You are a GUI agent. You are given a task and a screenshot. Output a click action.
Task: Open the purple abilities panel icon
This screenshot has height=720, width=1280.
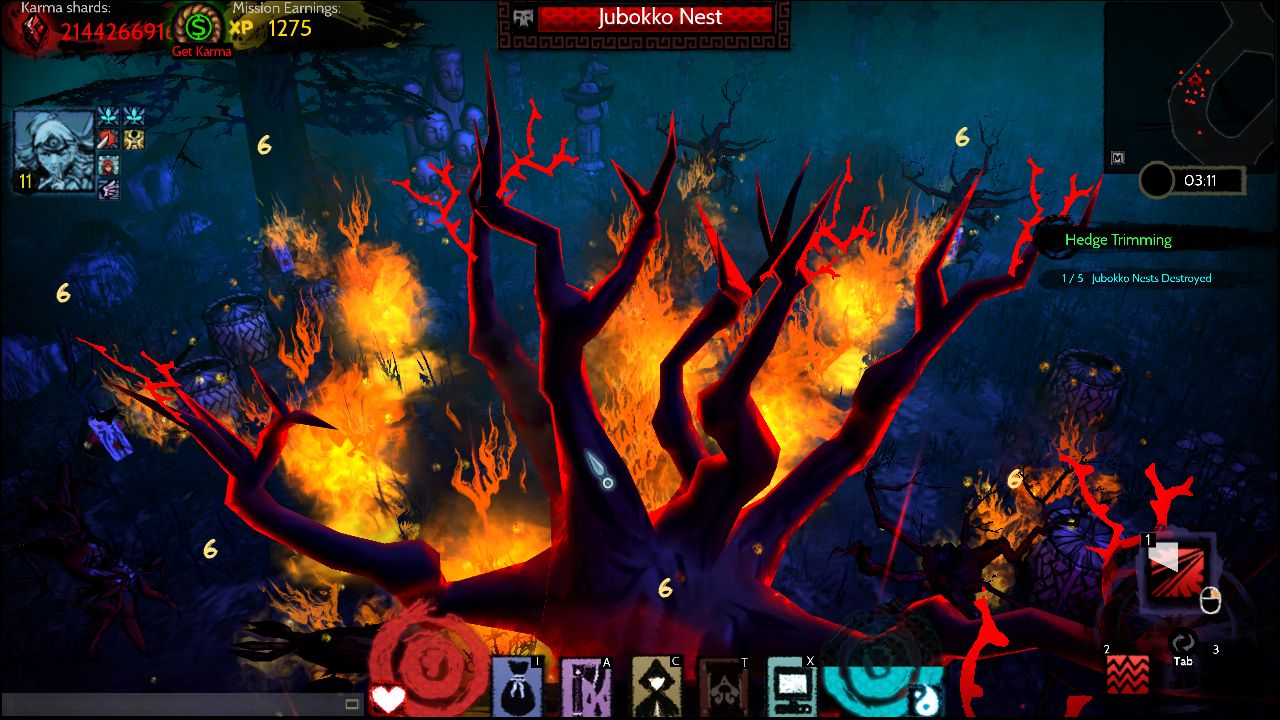586,687
